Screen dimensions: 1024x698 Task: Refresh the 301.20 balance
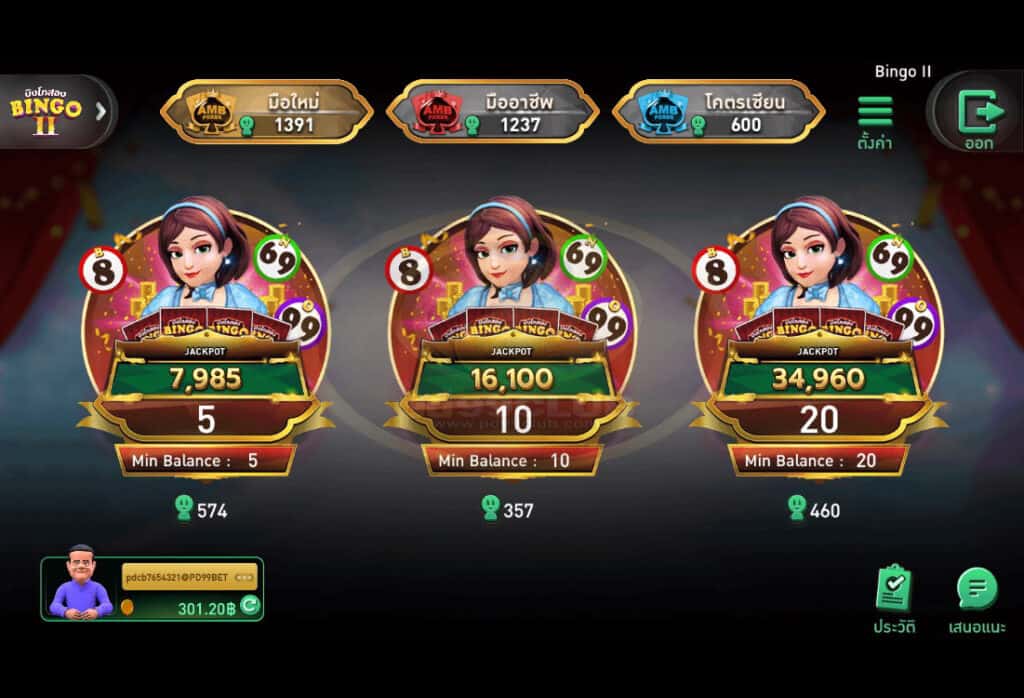click(x=250, y=605)
